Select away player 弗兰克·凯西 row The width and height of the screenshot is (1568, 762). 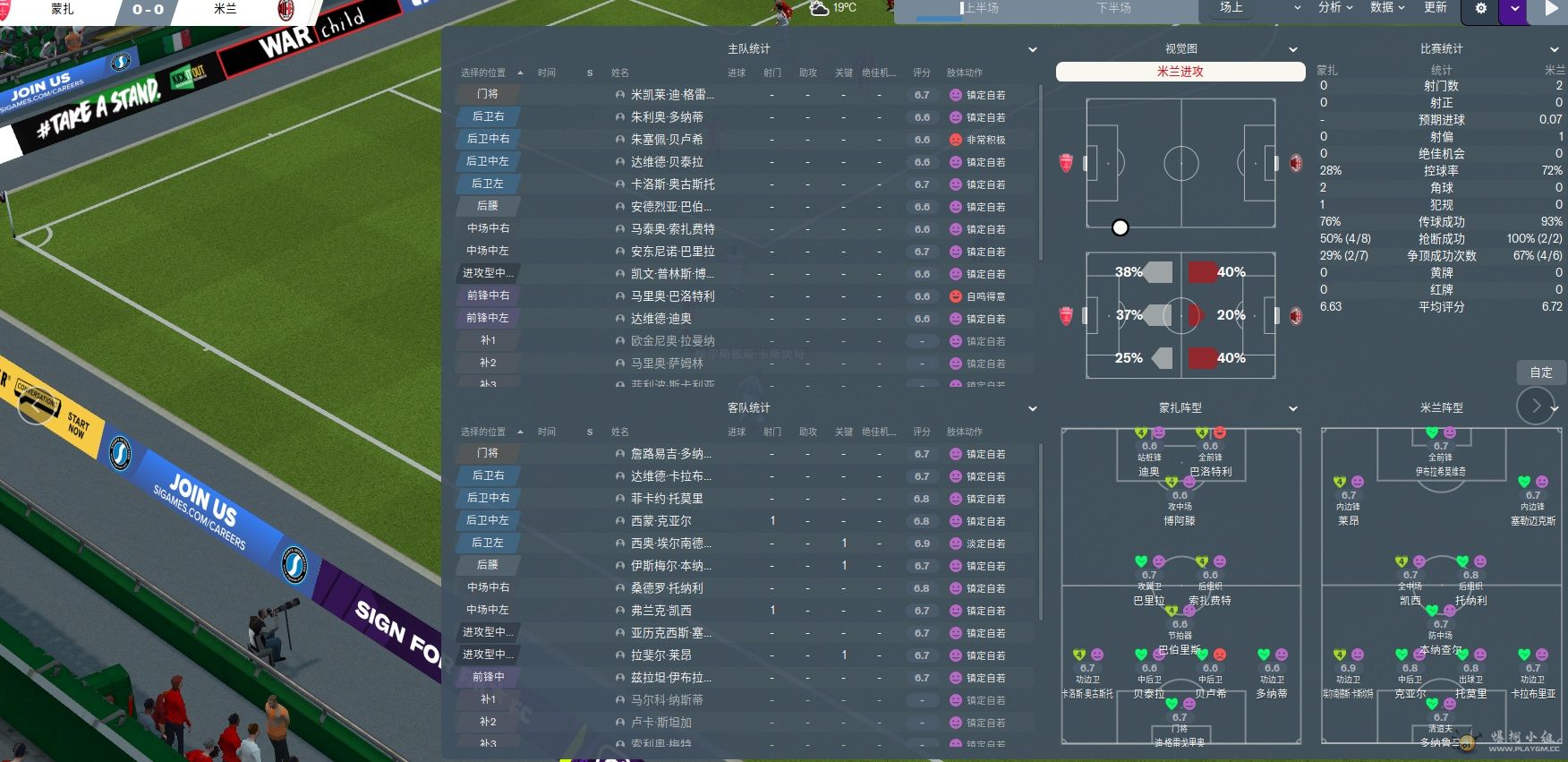(660, 611)
